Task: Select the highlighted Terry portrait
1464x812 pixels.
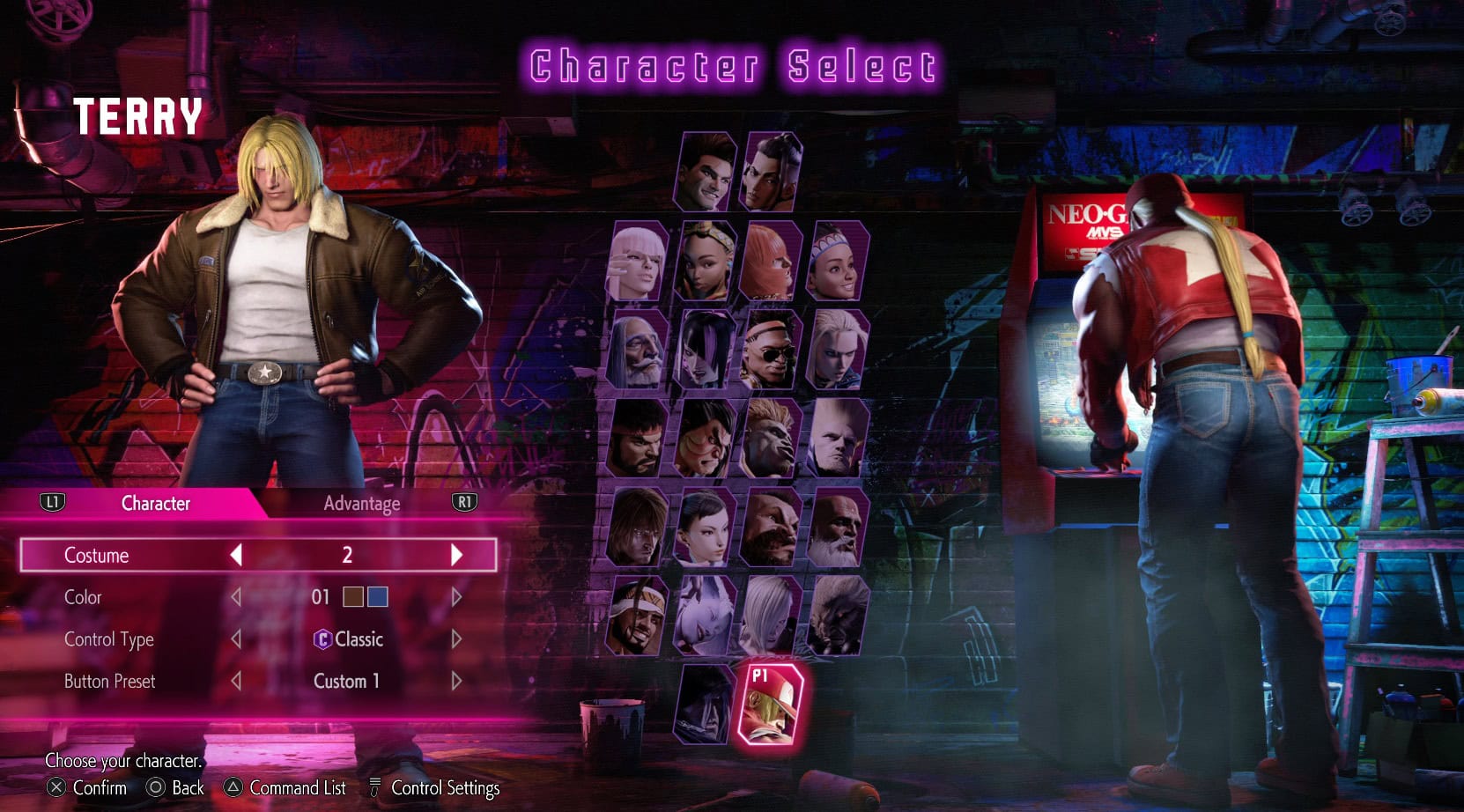Action: pyautogui.click(x=769, y=705)
